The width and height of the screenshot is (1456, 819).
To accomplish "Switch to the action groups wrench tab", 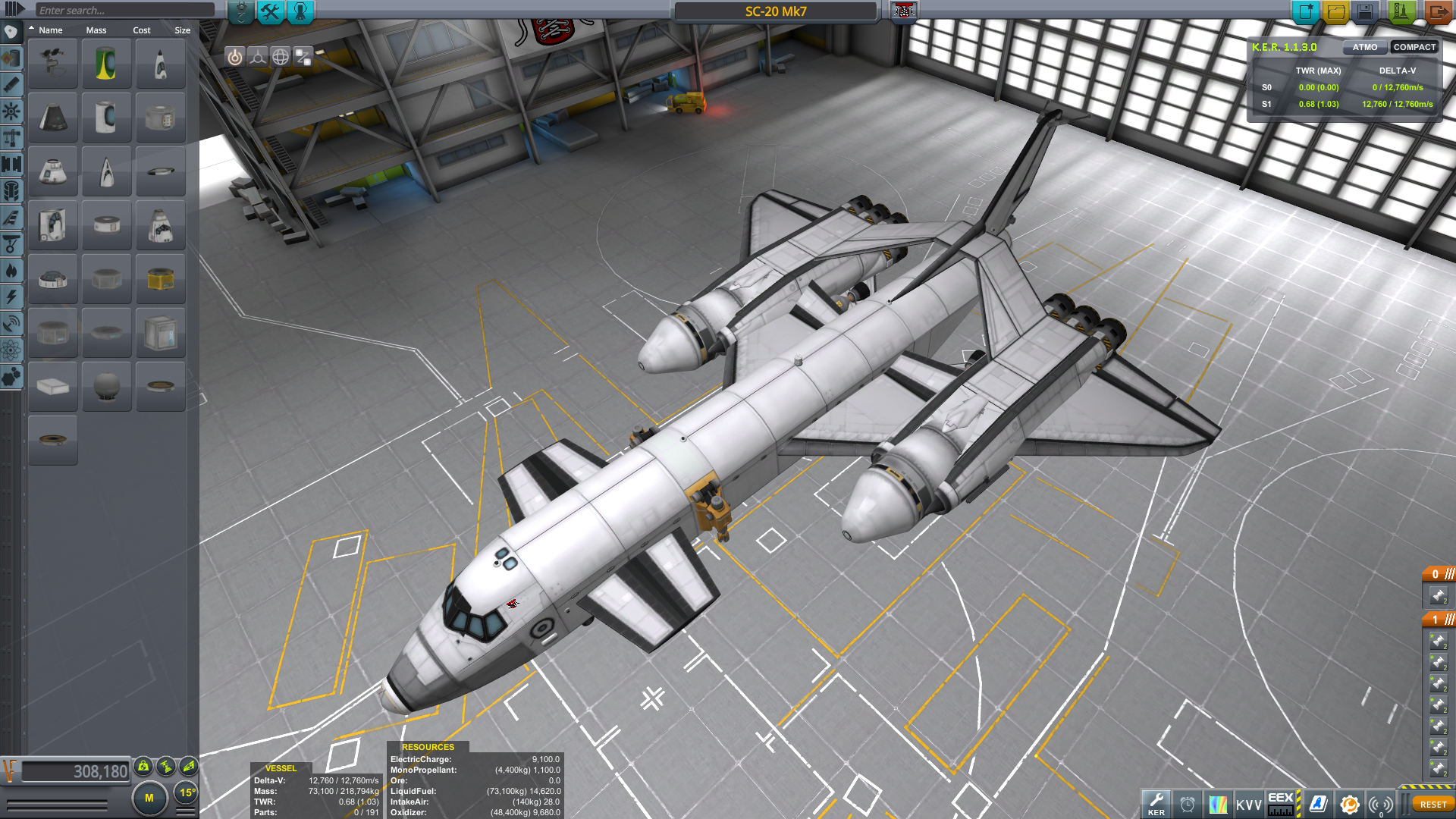I will tap(270, 12).
